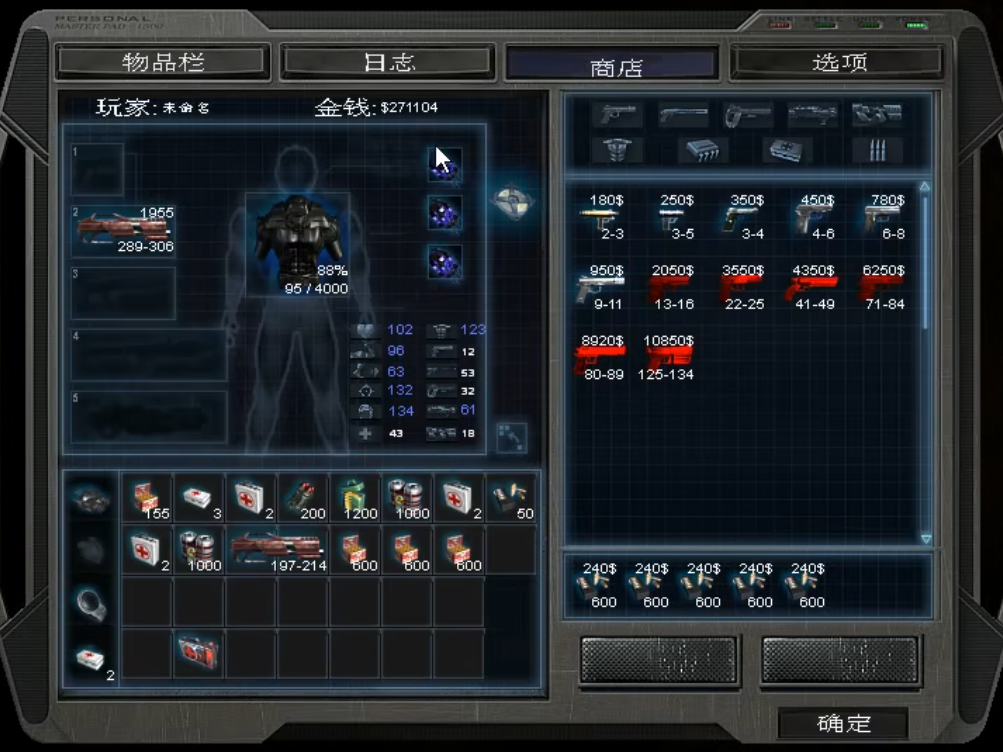Viewport: 1003px width, 752px height.
Task: Open the body armor shop category
Action: tap(616, 150)
